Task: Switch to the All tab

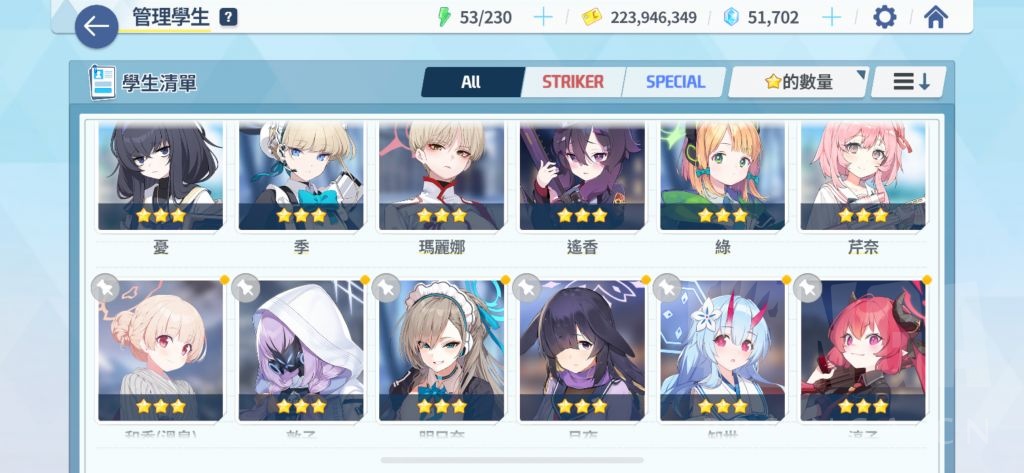Action: [x=471, y=82]
